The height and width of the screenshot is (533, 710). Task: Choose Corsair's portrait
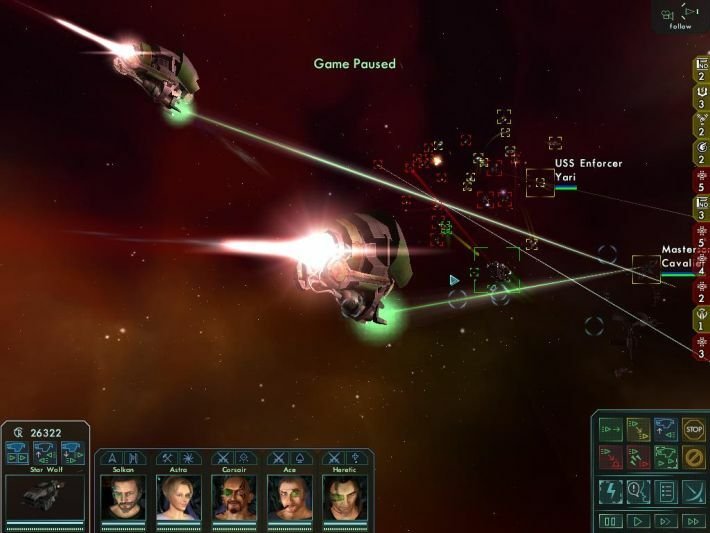[234, 495]
